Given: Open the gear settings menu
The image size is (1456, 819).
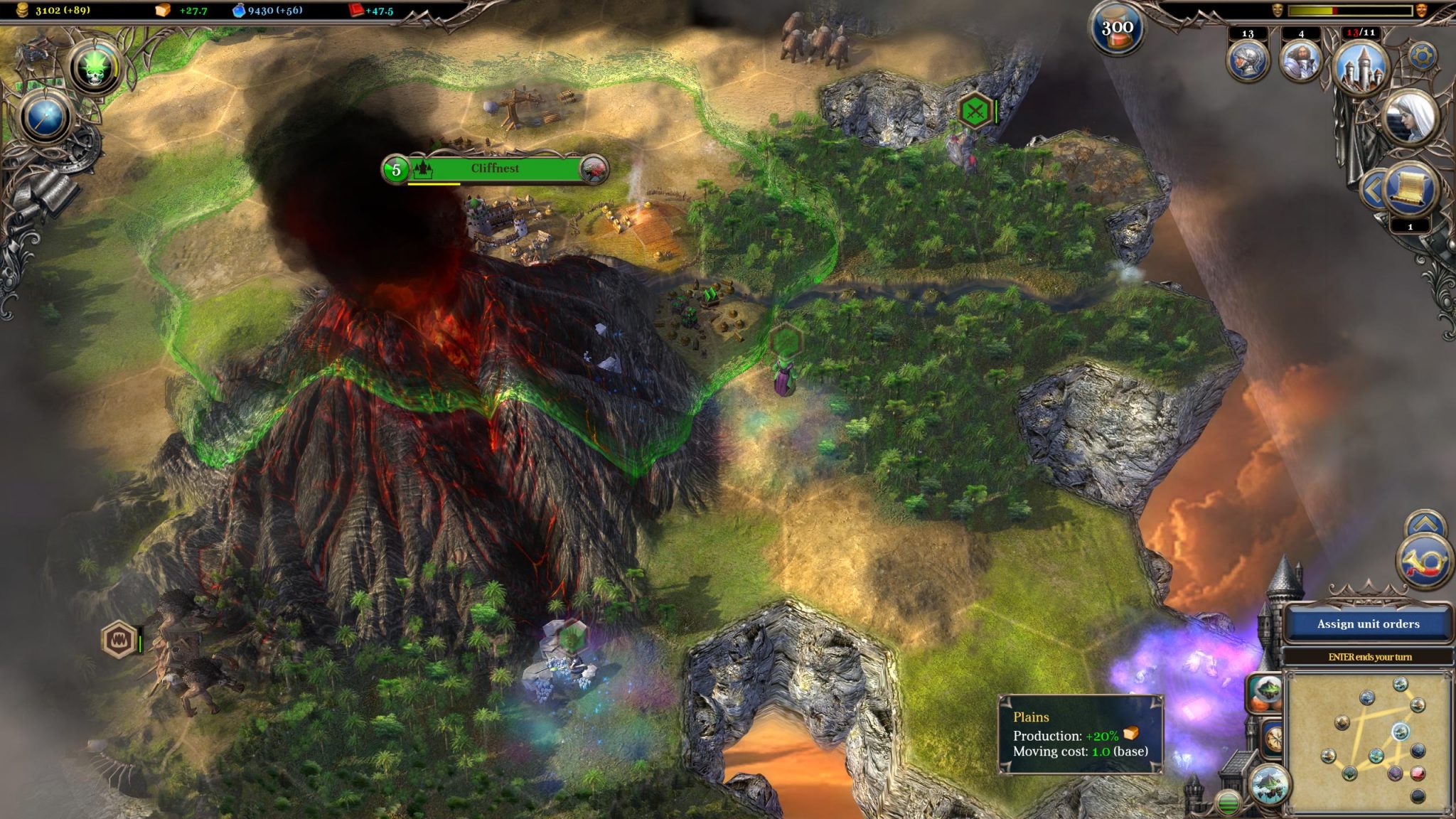Looking at the screenshot, I should click(x=1422, y=55).
